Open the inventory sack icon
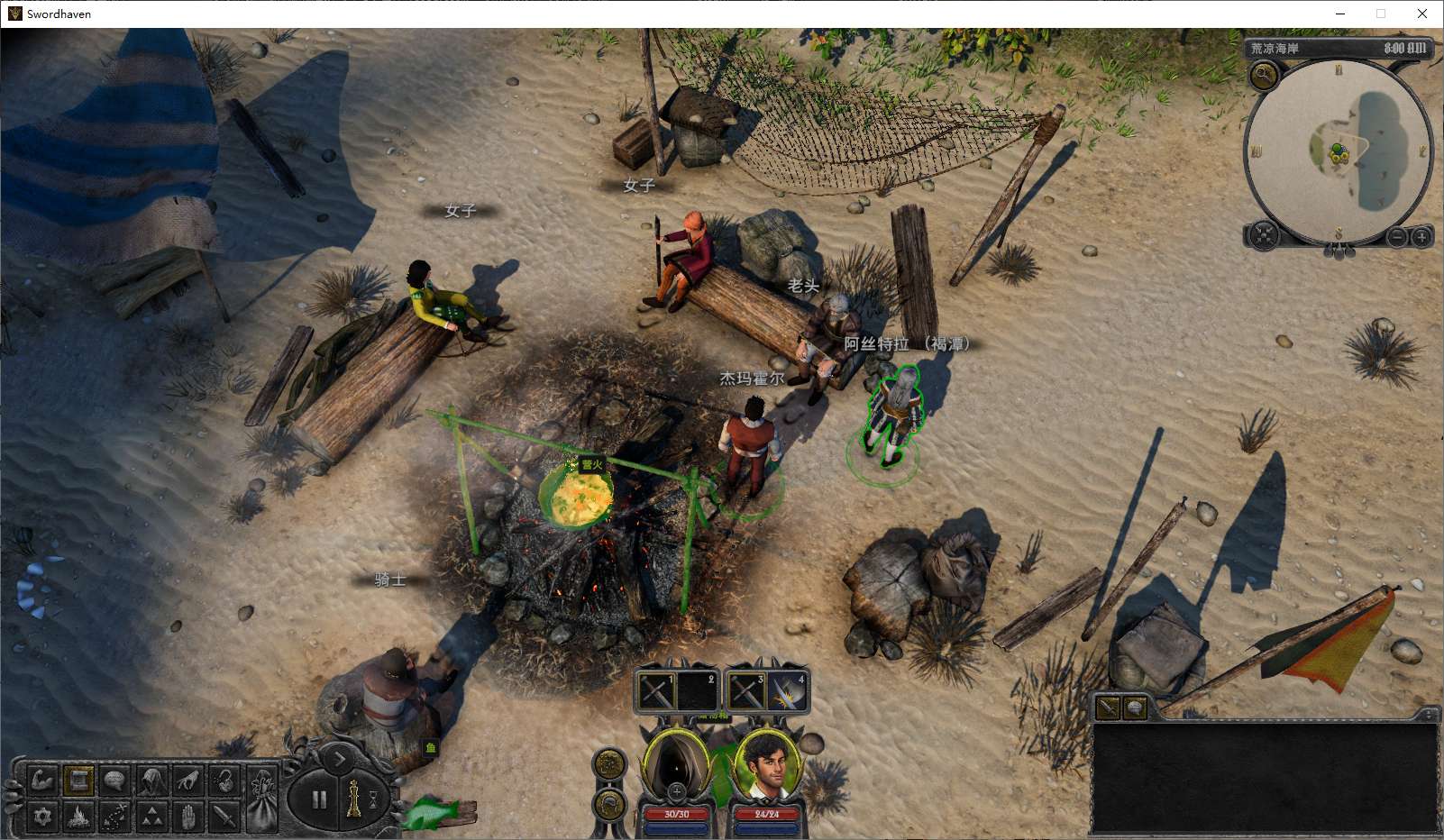 point(262,798)
